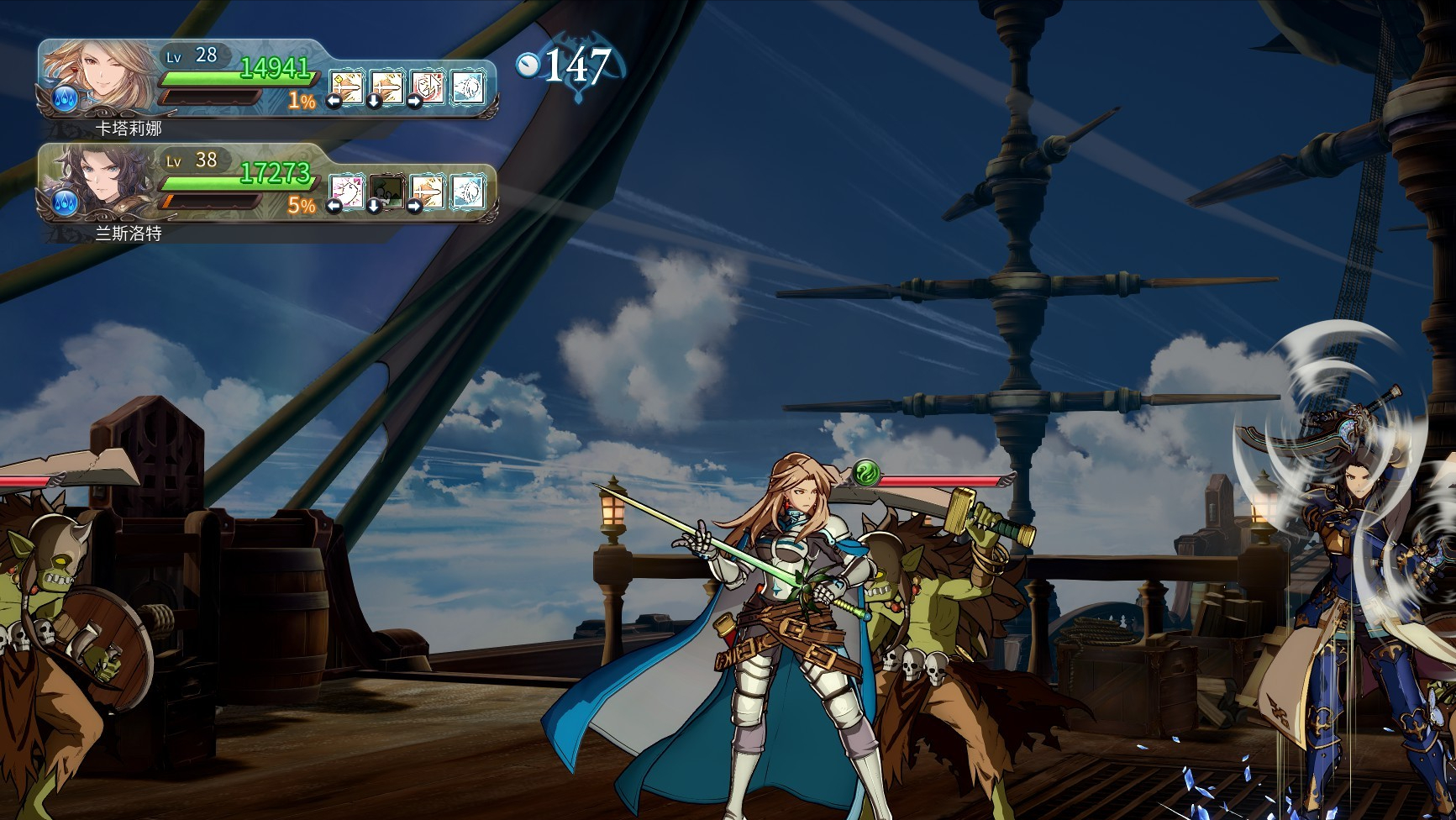Activate Katalina's blue fourth skill icon
The width and height of the screenshot is (1456, 820).
468,87
